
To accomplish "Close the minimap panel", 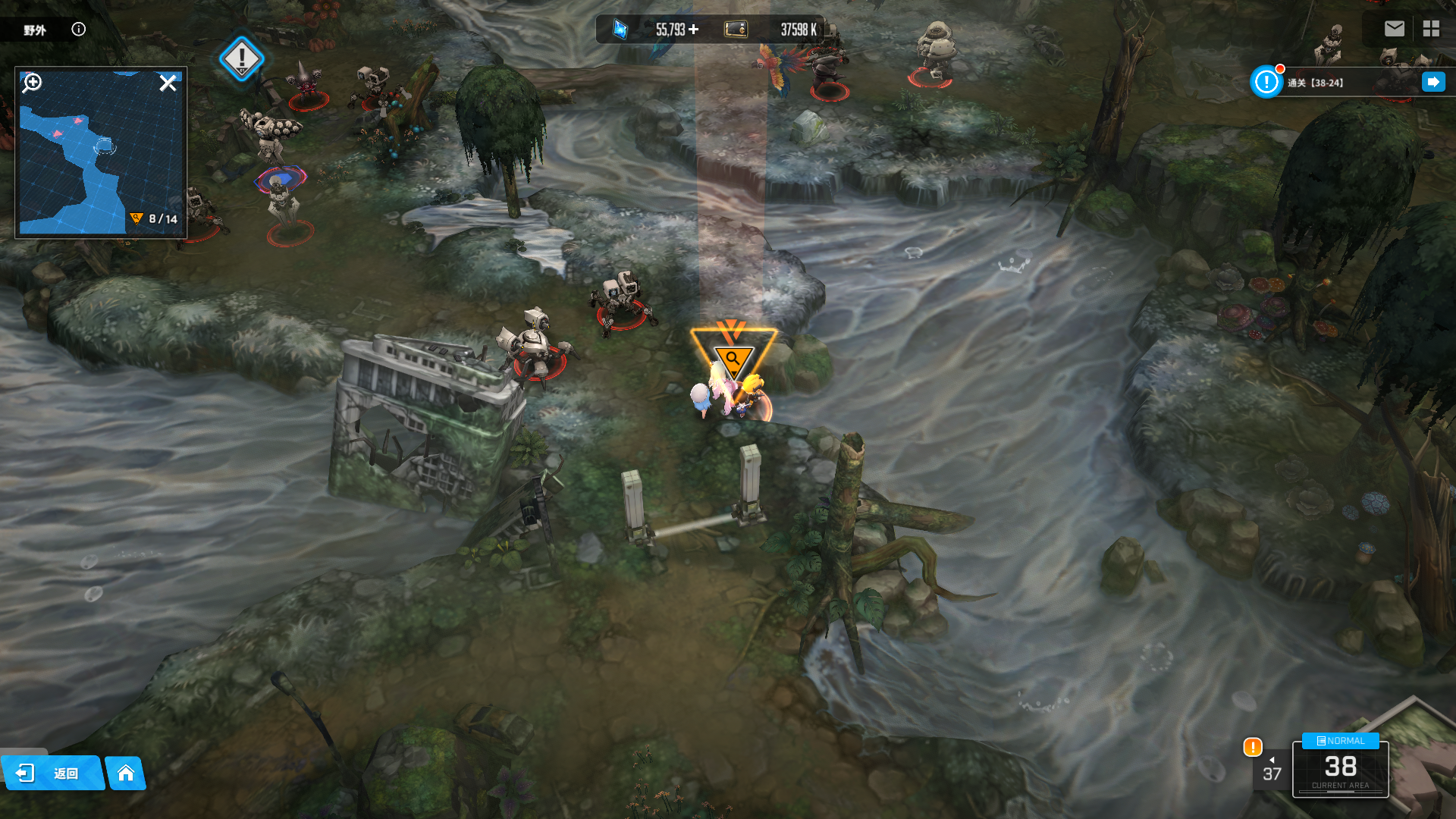I will [x=168, y=83].
